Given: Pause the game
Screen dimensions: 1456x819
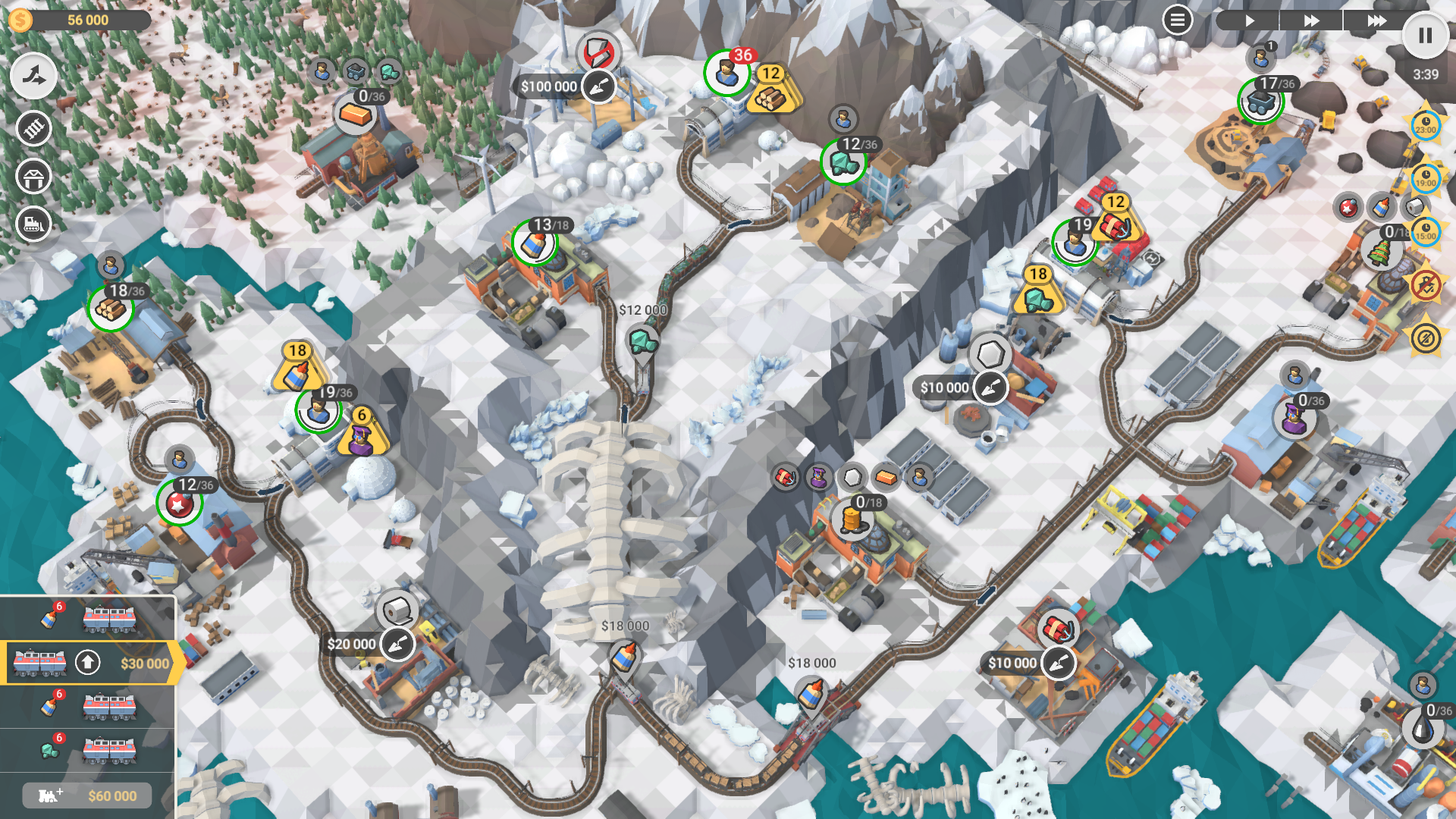Looking at the screenshot, I should click(x=1425, y=36).
